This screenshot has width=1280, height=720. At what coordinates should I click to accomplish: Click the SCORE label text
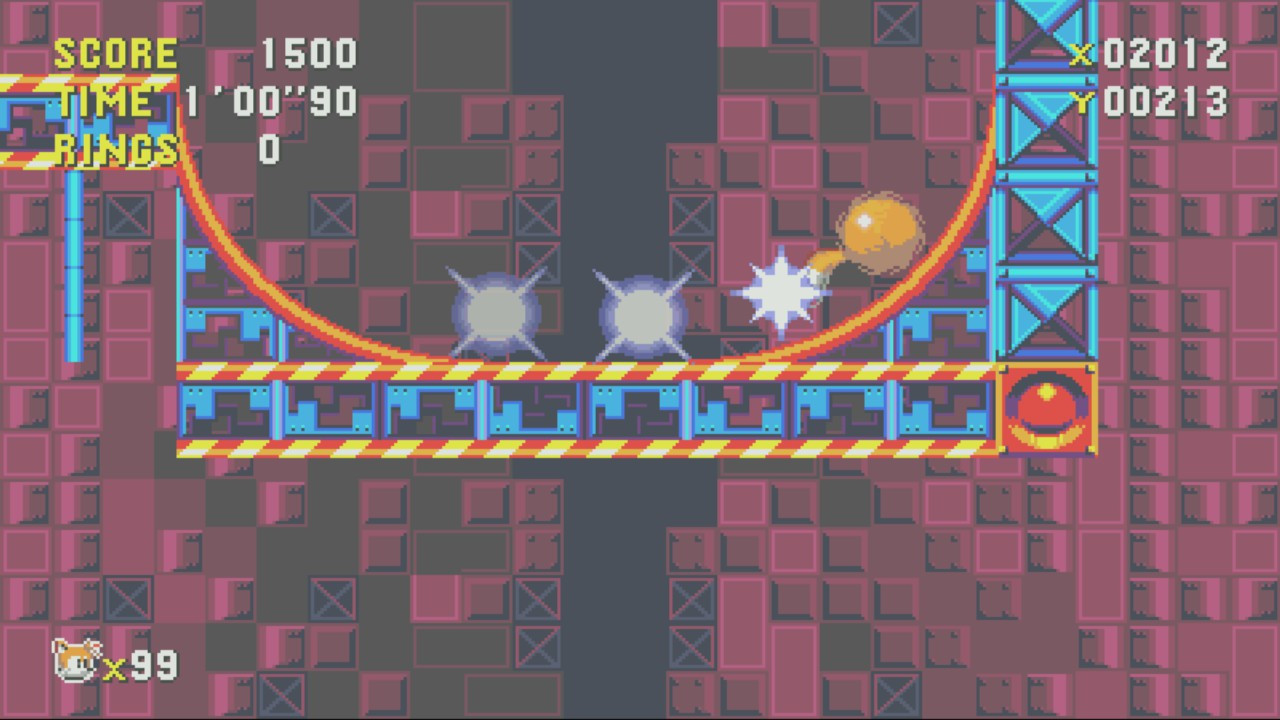tap(117, 52)
